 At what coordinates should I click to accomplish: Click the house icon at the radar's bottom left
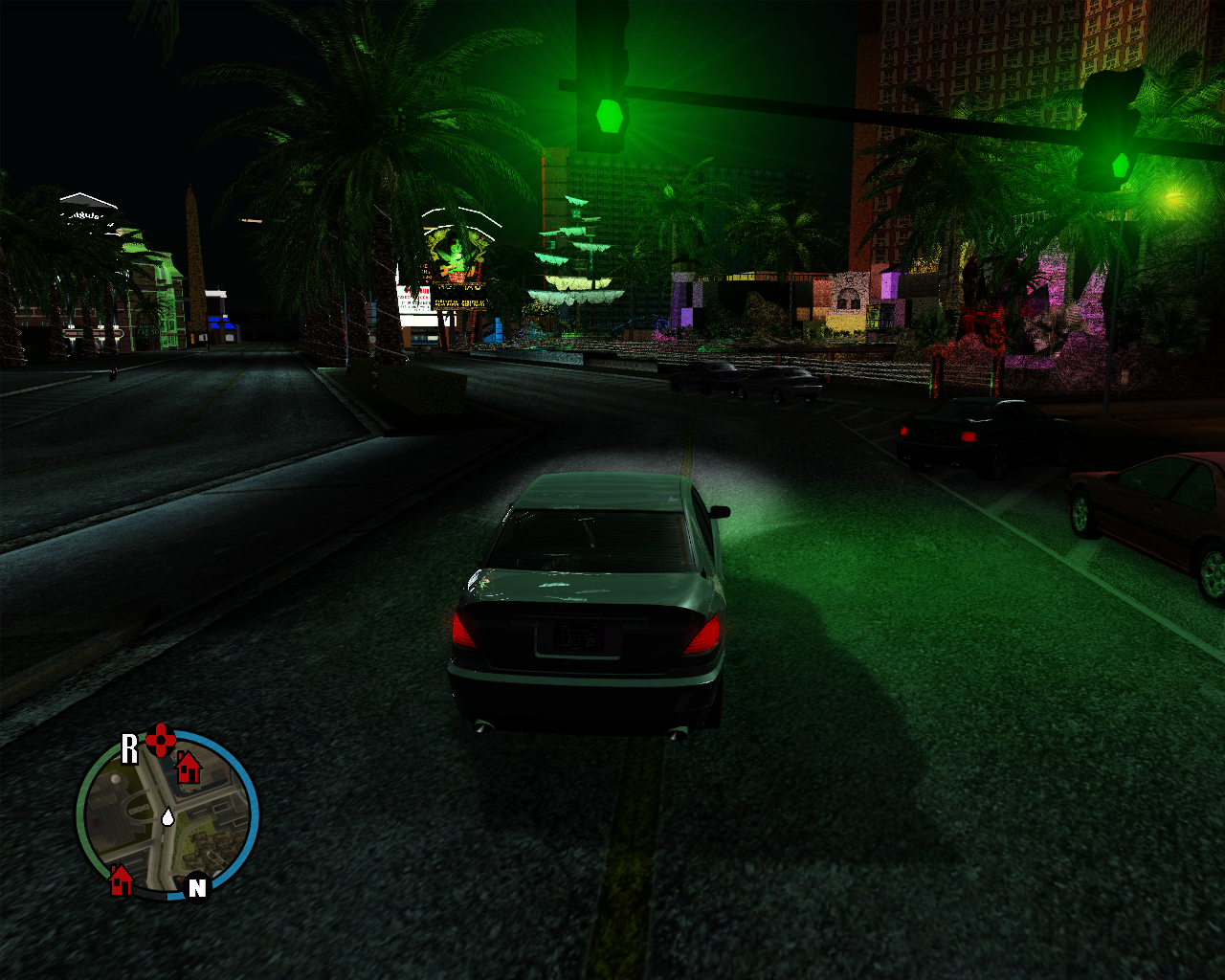point(122,878)
